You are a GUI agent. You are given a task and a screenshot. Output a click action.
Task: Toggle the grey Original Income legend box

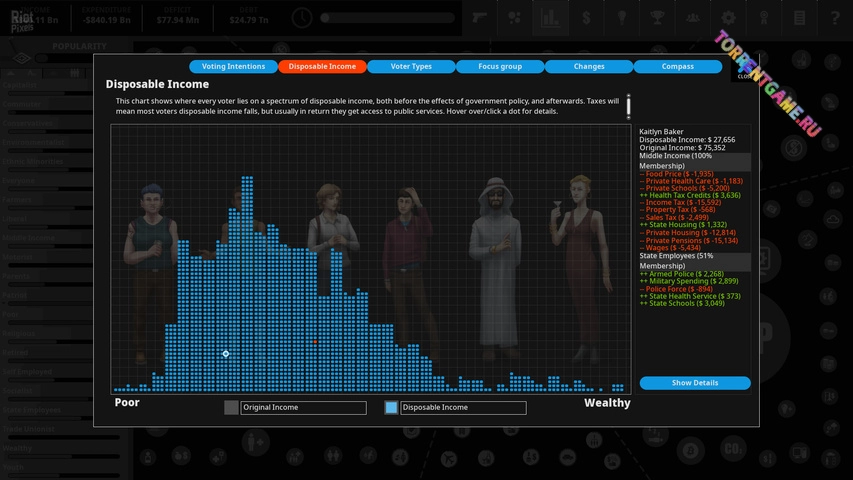pyautogui.click(x=232, y=408)
